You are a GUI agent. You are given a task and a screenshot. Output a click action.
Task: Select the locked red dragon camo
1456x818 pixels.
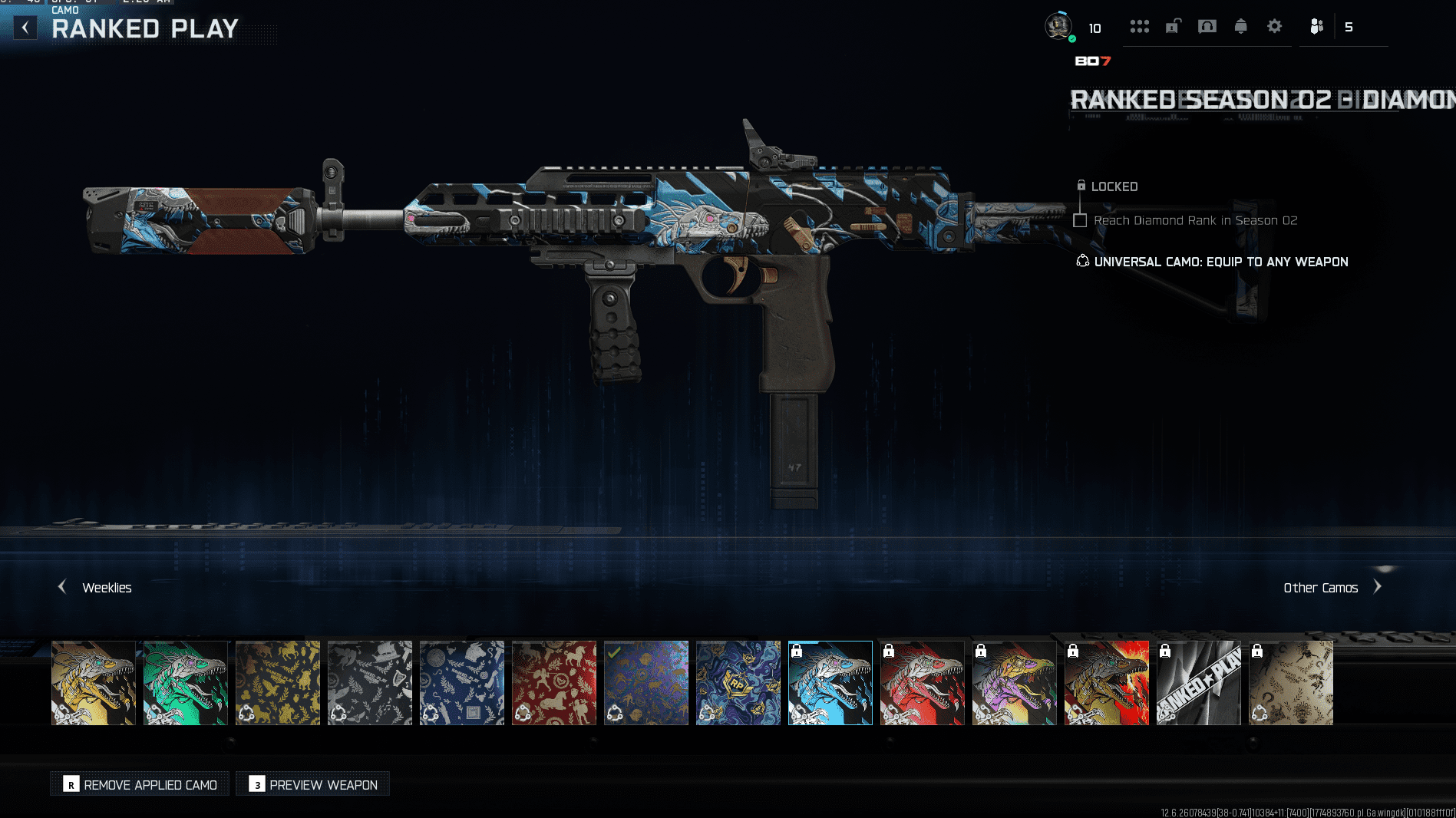coord(923,683)
